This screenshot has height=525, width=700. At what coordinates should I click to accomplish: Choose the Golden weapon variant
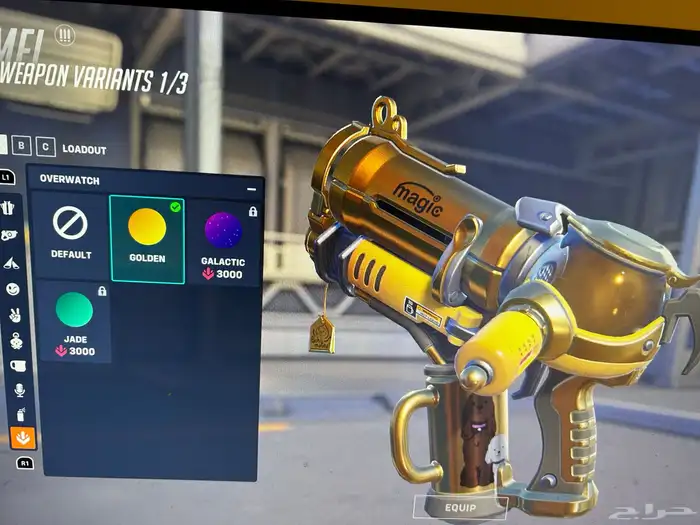coord(147,239)
